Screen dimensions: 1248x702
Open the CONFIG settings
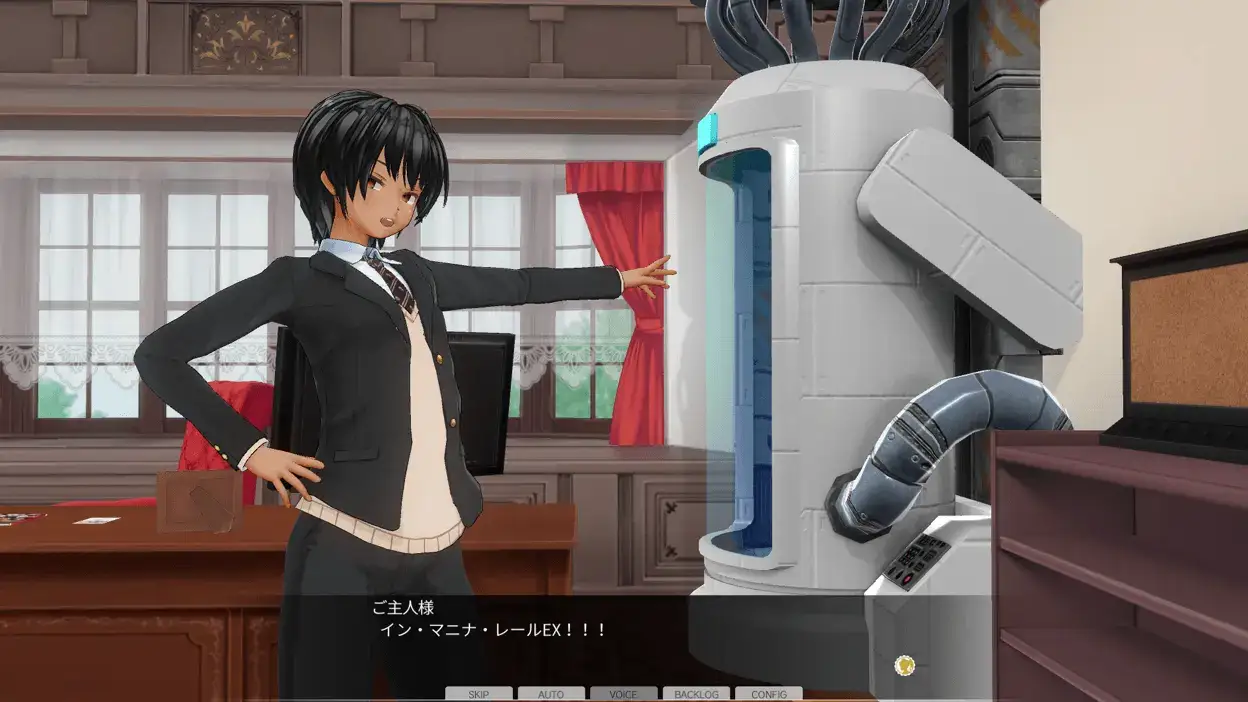(x=768, y=694)
